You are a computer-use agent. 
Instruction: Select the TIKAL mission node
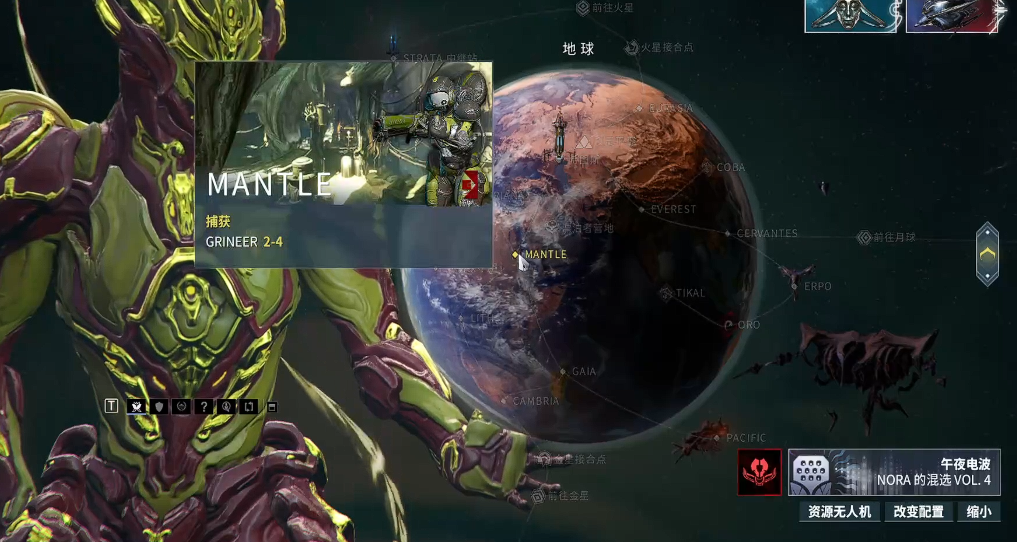(665, 293)
